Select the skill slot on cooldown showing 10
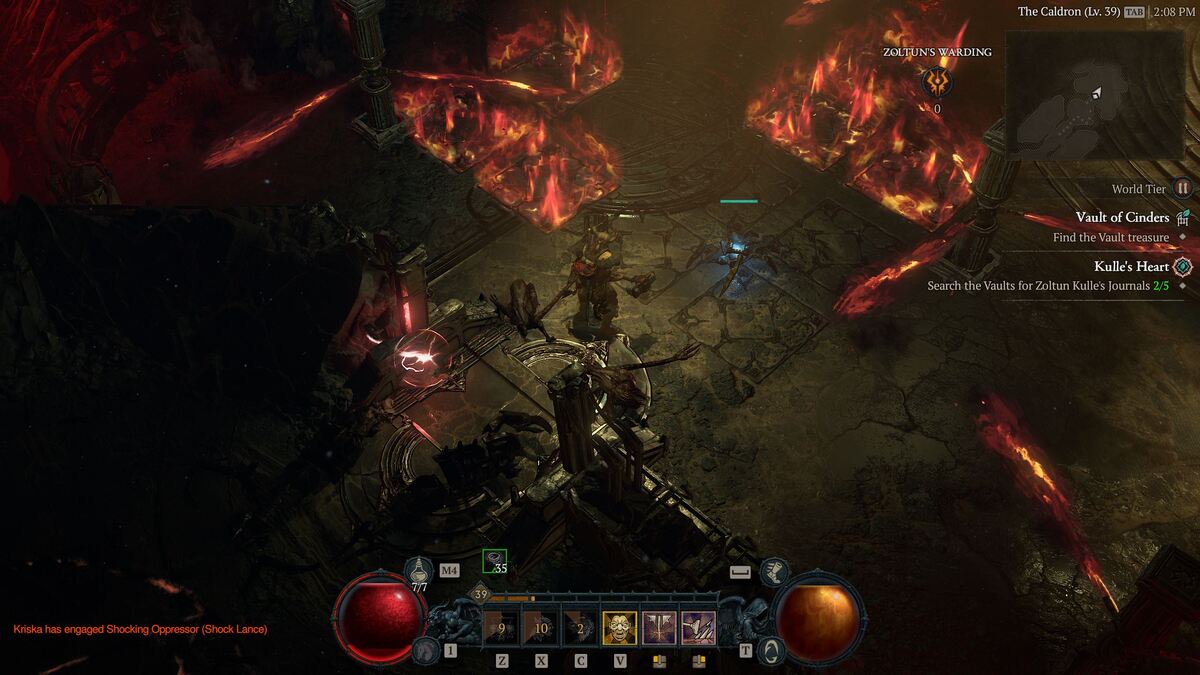 click(540, 628)
